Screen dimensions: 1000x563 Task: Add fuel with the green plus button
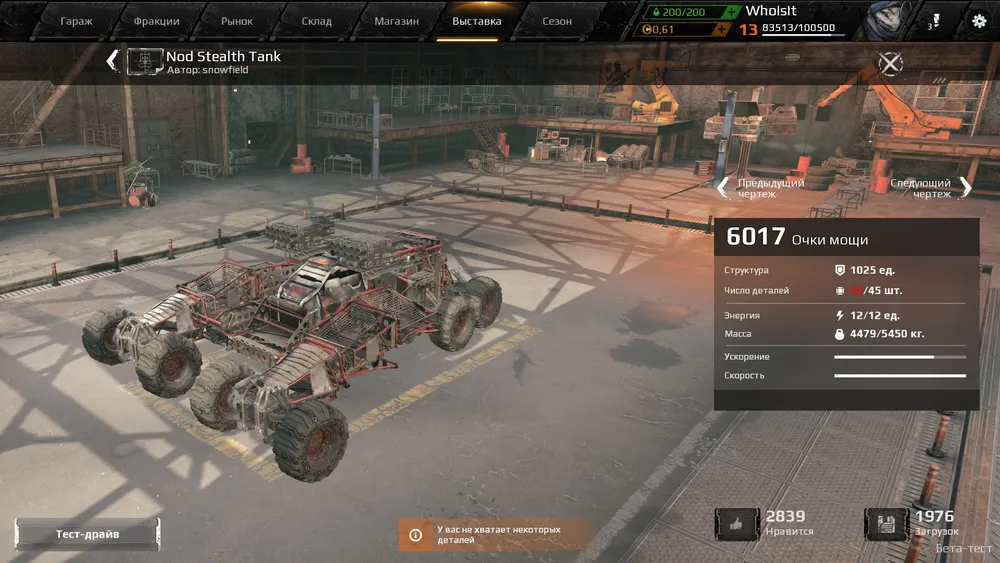(x=733, y=11)
